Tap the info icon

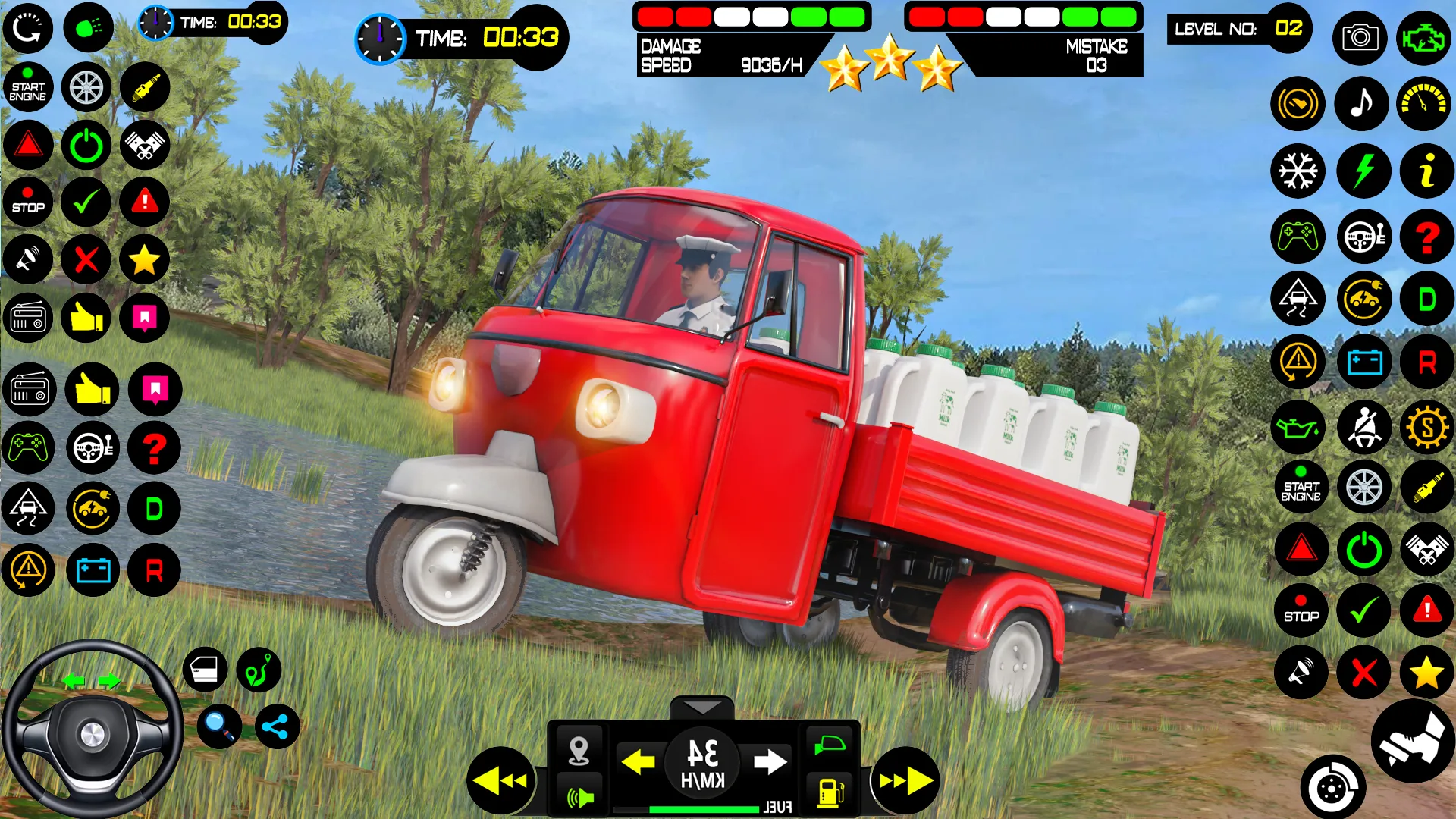[1426, 171]
